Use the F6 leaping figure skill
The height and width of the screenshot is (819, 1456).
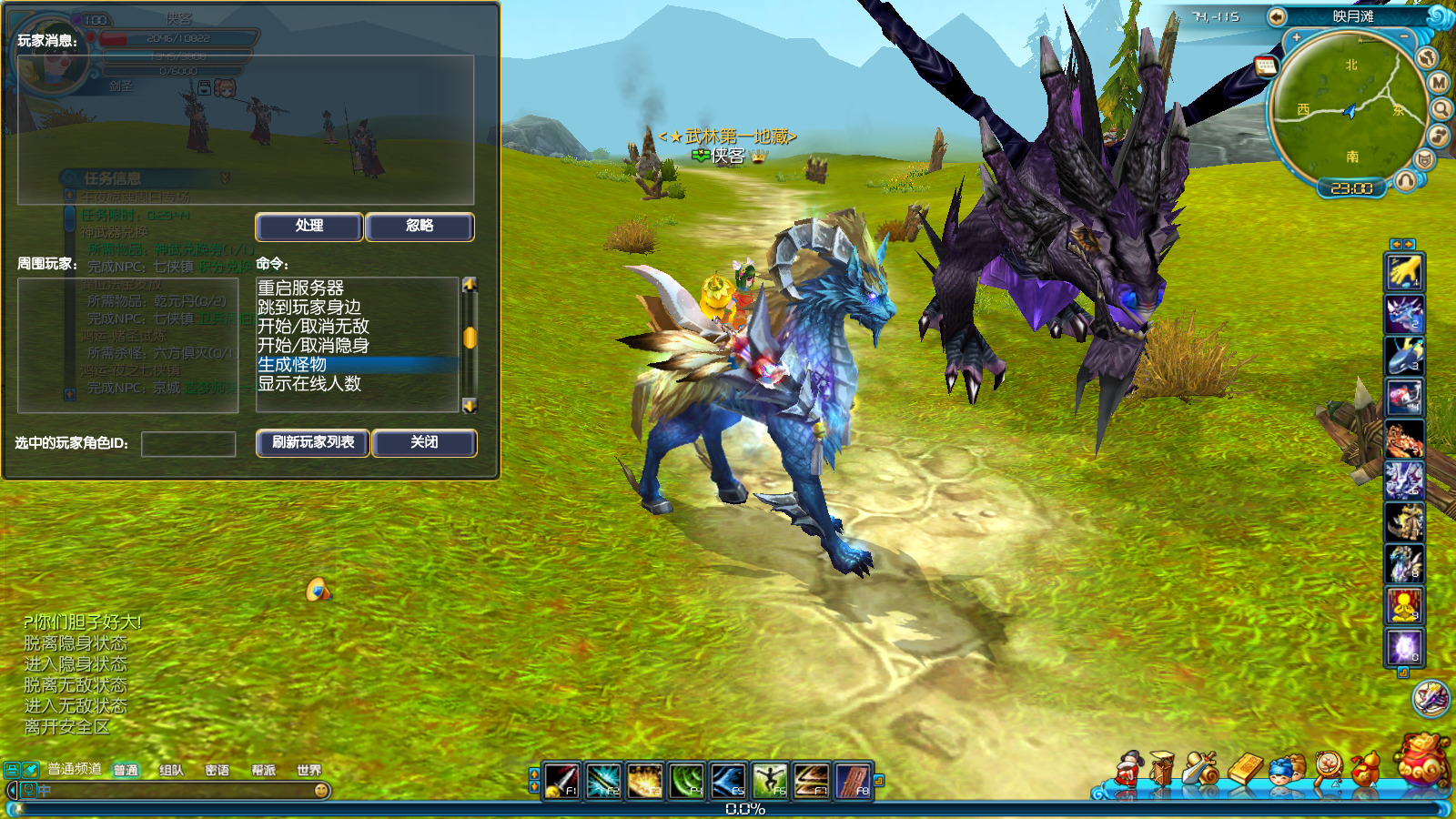pyautogui.click(x=770, y=781)
